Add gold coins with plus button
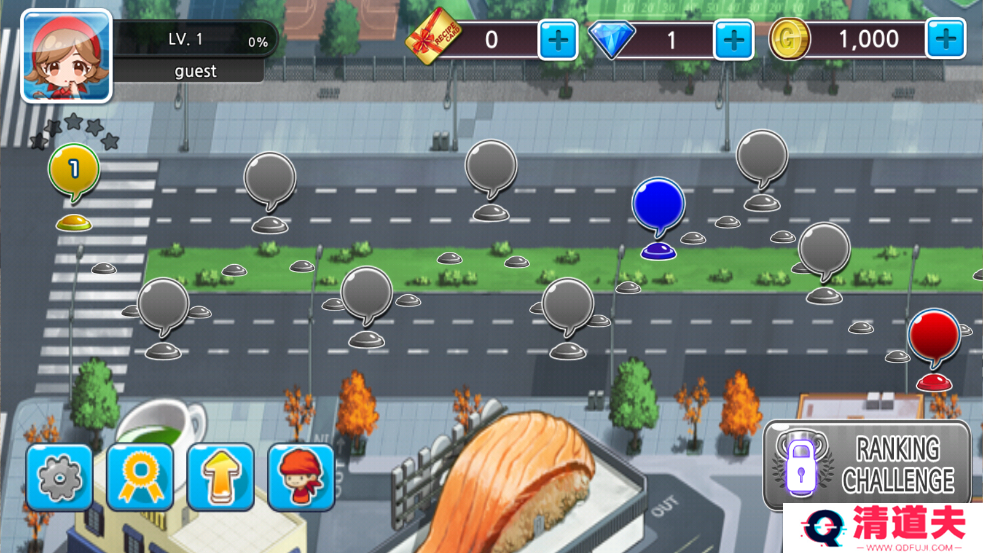 tap(944, 40)
